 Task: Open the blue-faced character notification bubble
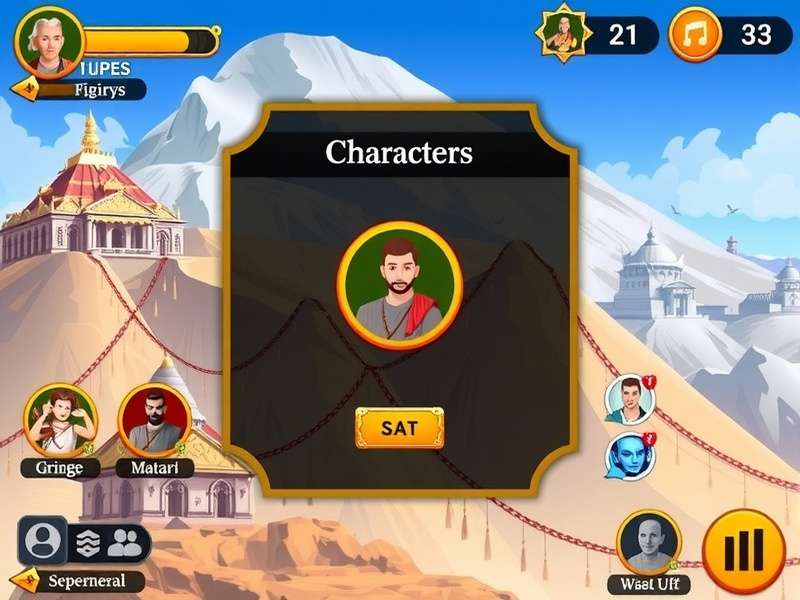point(630,457)
